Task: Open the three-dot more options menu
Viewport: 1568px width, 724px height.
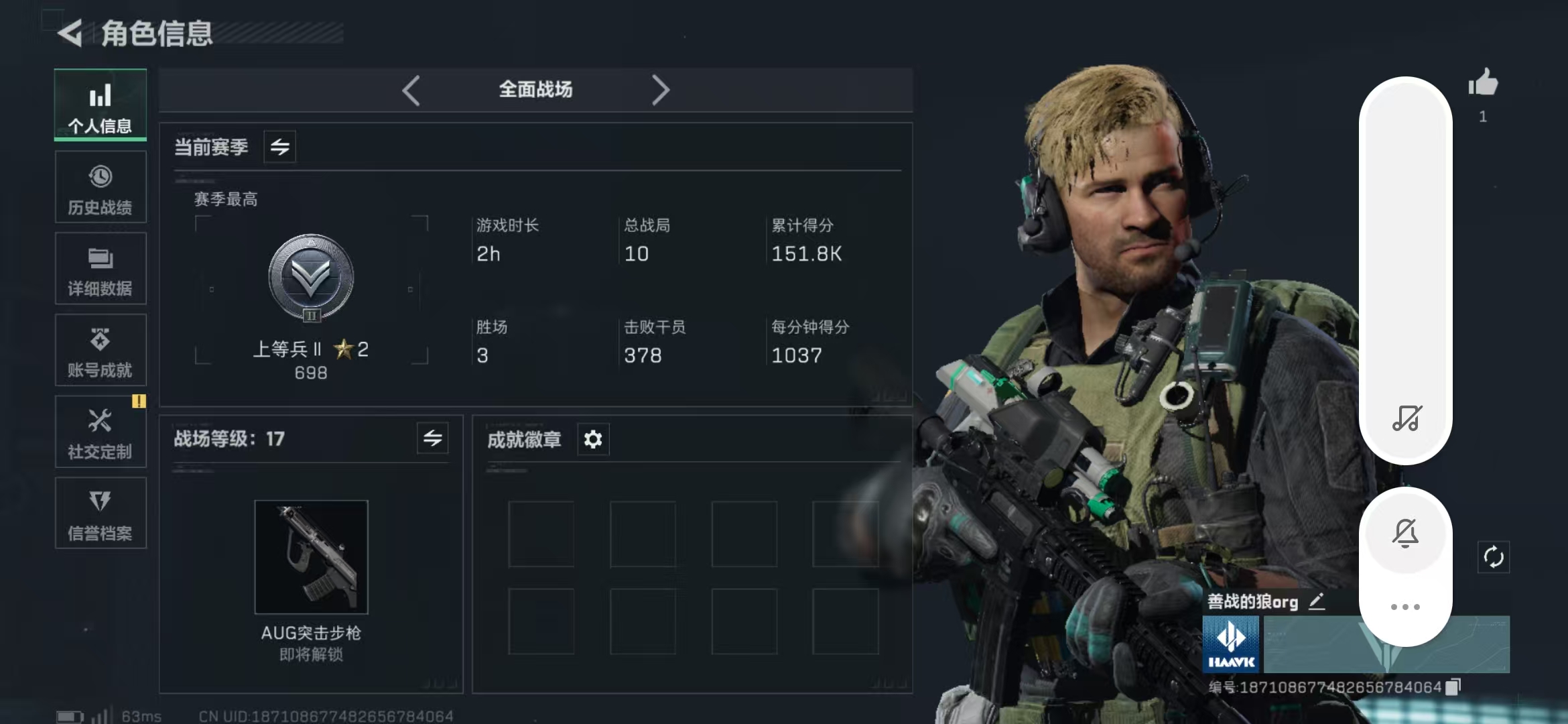Action: click(1405, 607)
